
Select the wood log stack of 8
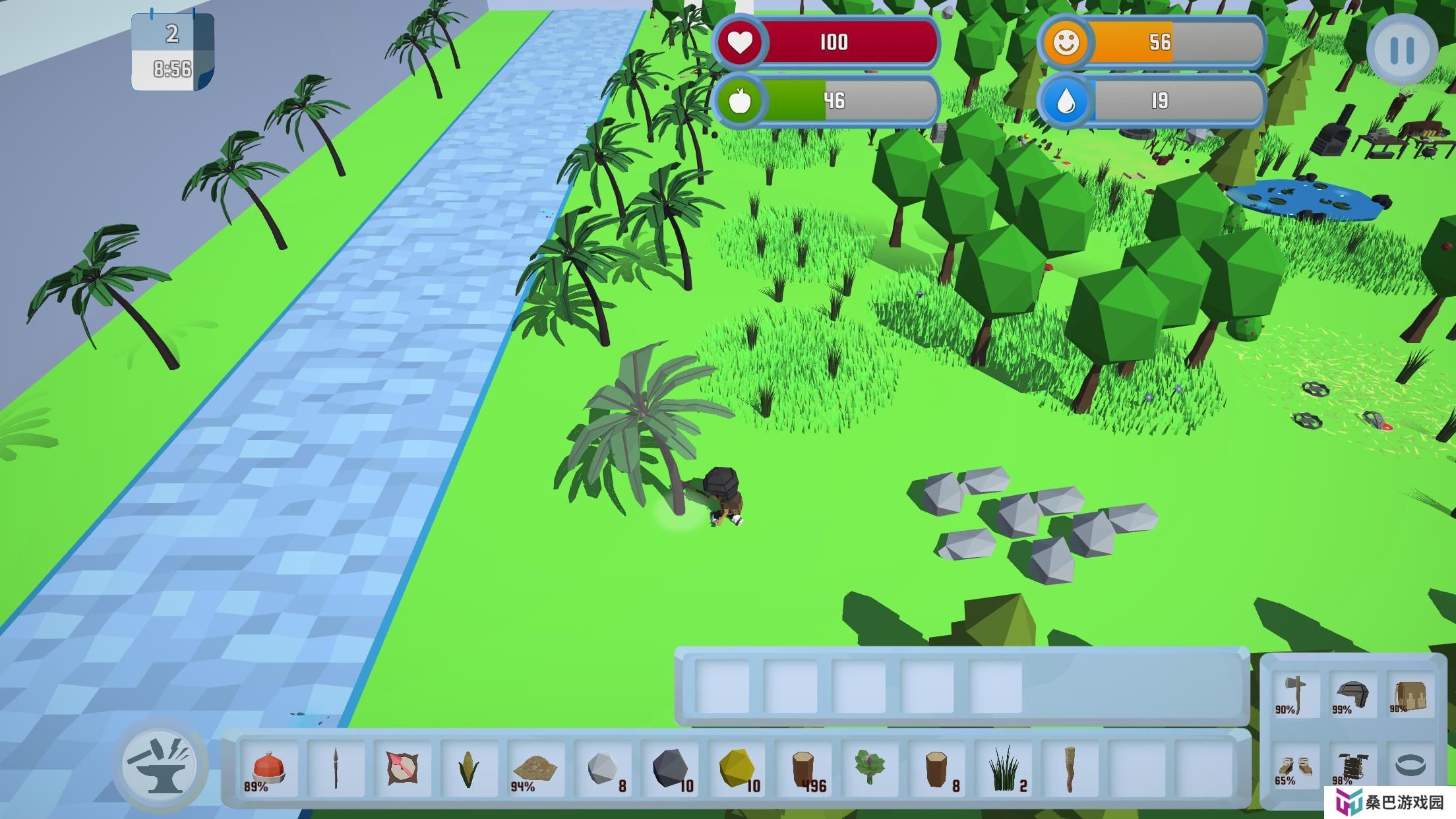(936, 768)
